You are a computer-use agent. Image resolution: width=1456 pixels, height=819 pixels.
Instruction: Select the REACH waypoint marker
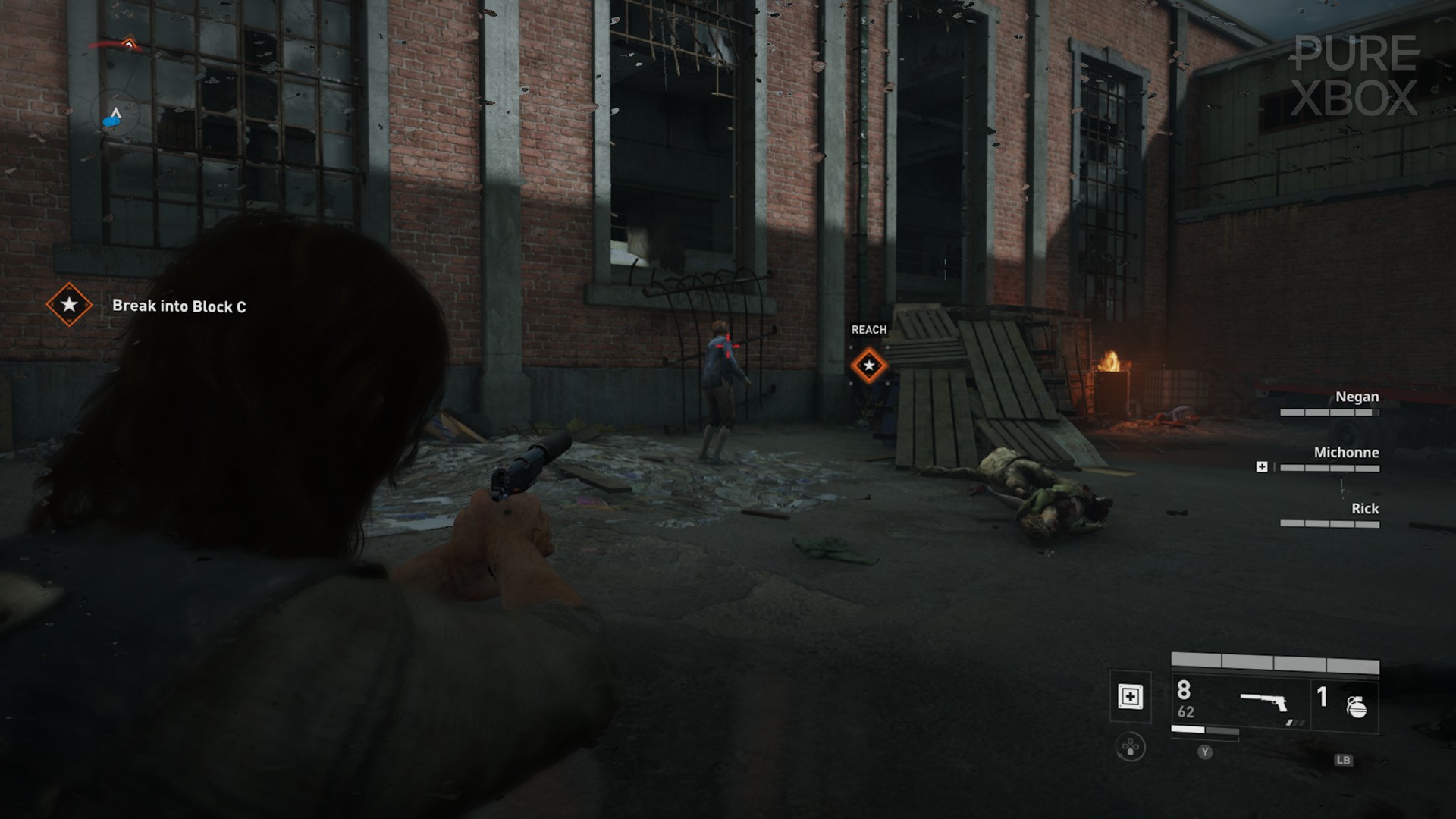869,366
